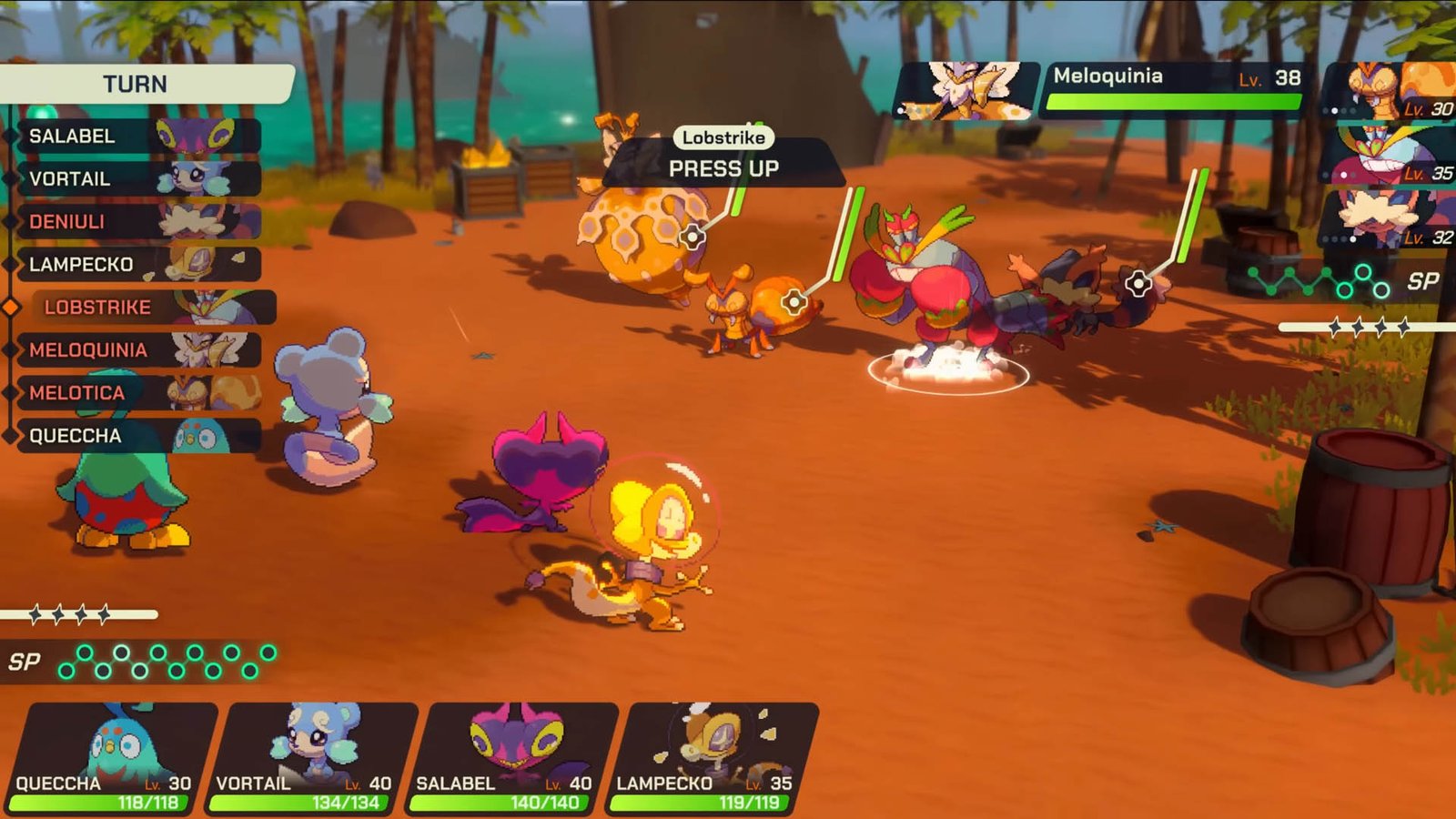Select MELOQUINIA in the turn order
Image resolution: width=1456 pixels, height=819 pixels.
tap(136, 350)
